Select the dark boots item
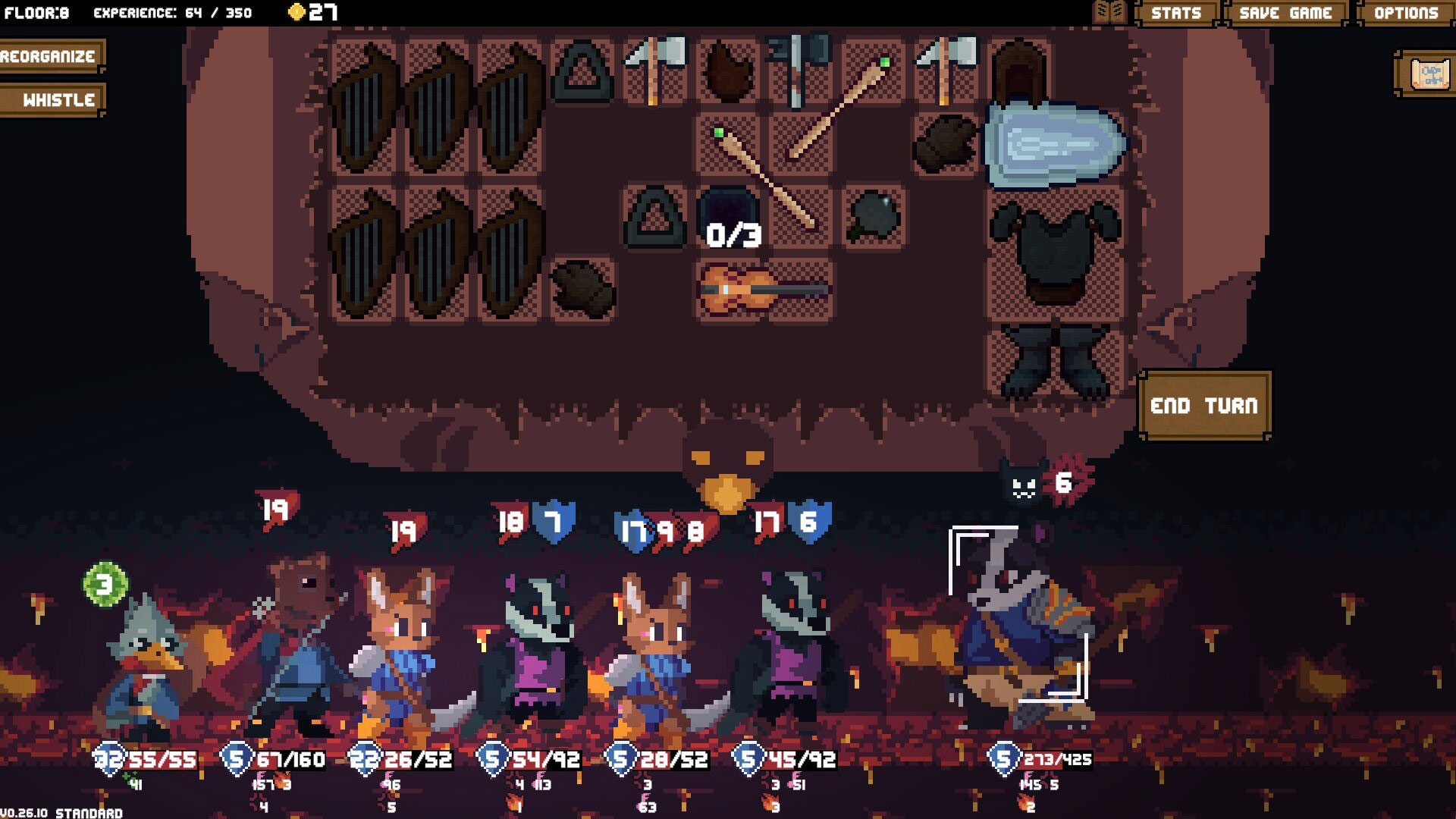Image resolution: width=1456 pixels, height=819 pixels. pyautogui.click(x=1054, y=360)
